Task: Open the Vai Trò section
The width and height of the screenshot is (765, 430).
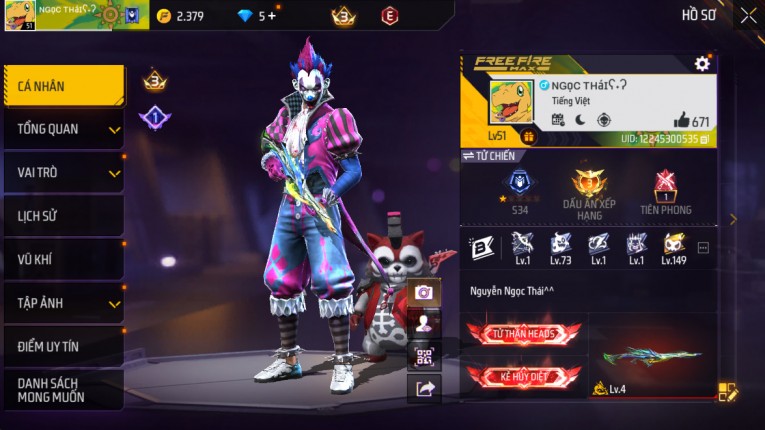Action: coord(64,172)
